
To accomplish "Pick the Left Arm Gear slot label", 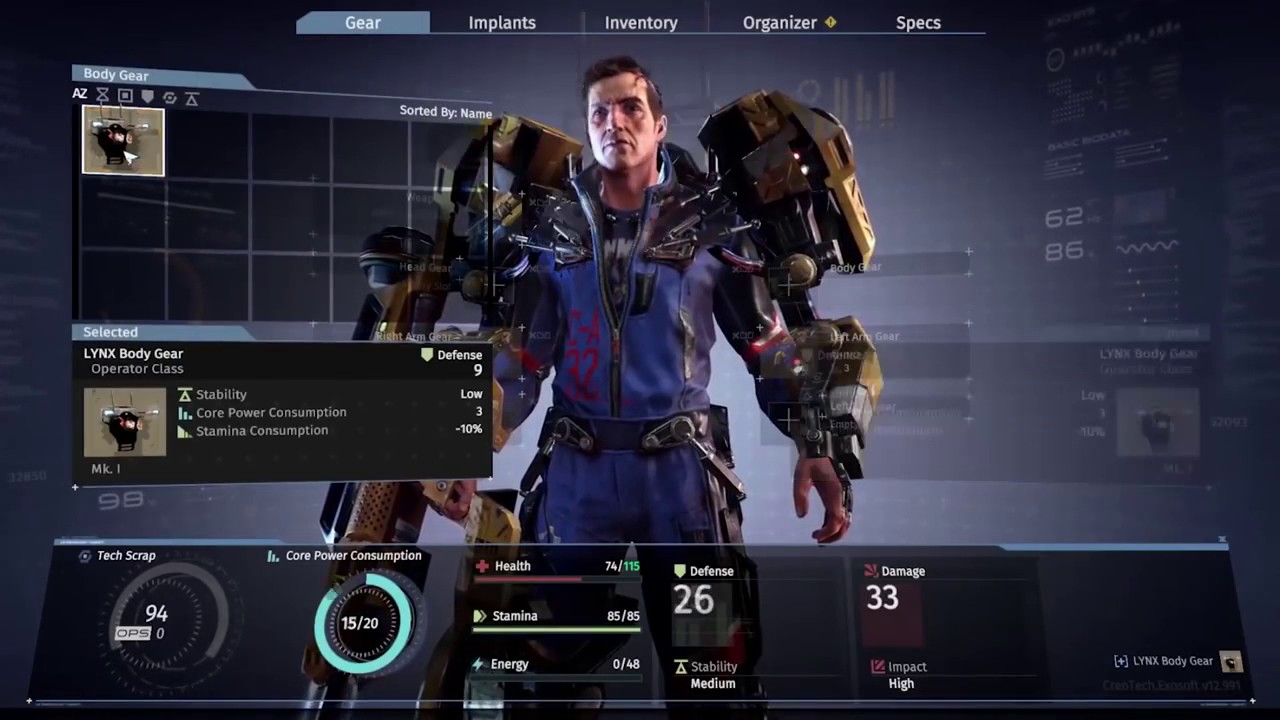I will pos(864,337).
